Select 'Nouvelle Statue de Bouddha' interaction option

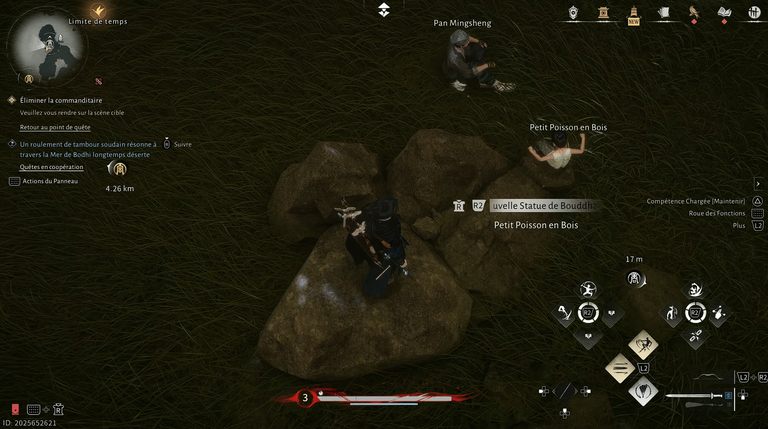coord(543,205)
